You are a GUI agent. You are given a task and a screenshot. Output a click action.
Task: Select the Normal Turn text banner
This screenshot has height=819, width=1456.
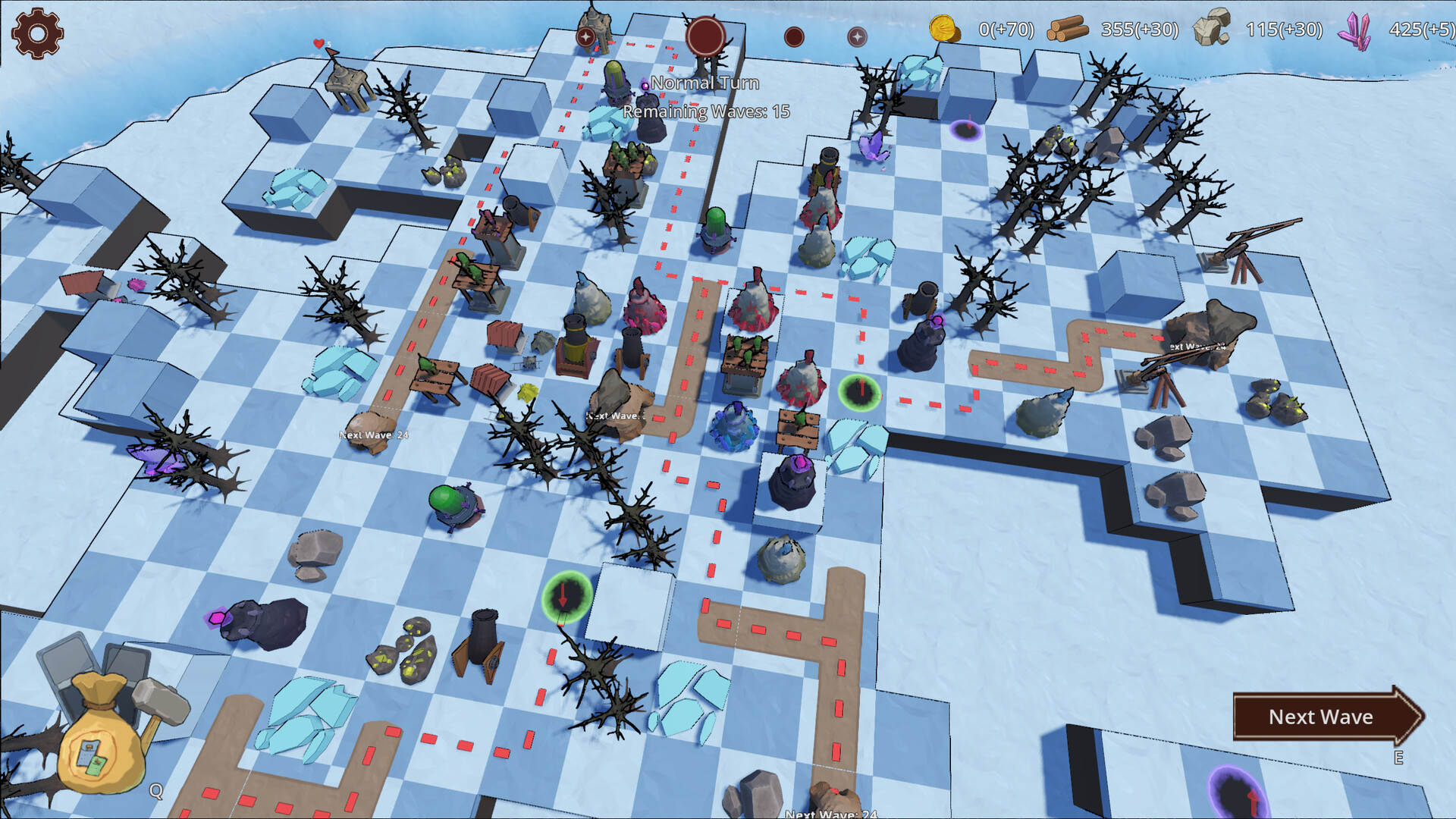pos(707,83)
